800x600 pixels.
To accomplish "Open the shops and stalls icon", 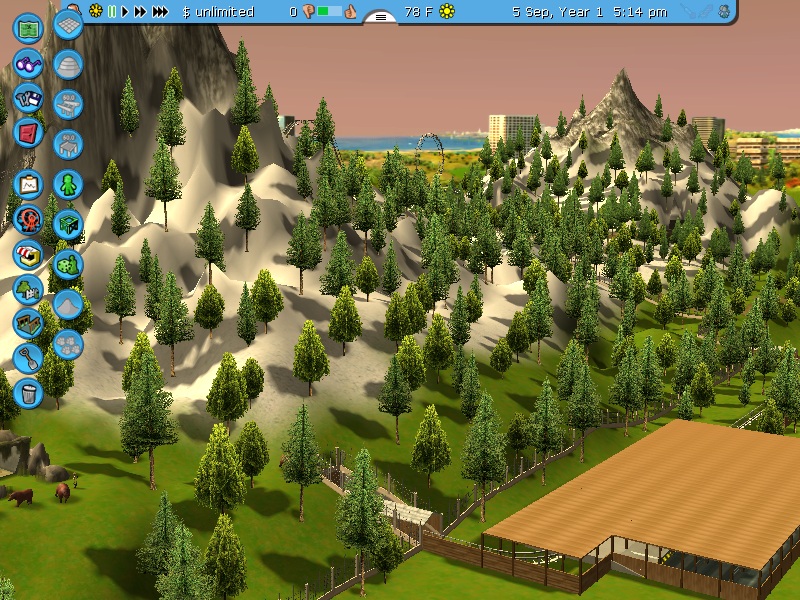I will 28,254.
